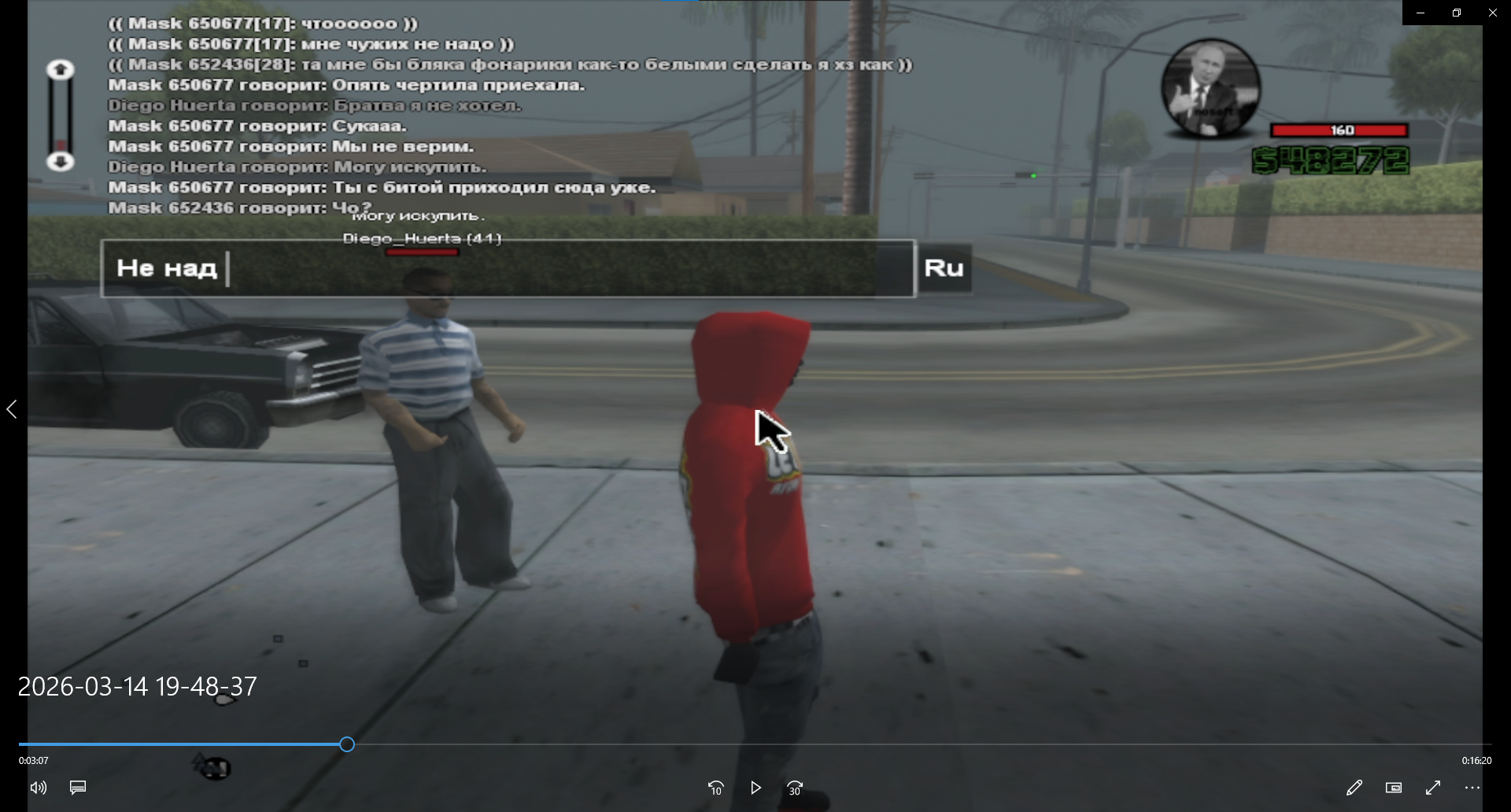Open the pencil edit tool

[1354, 788]
